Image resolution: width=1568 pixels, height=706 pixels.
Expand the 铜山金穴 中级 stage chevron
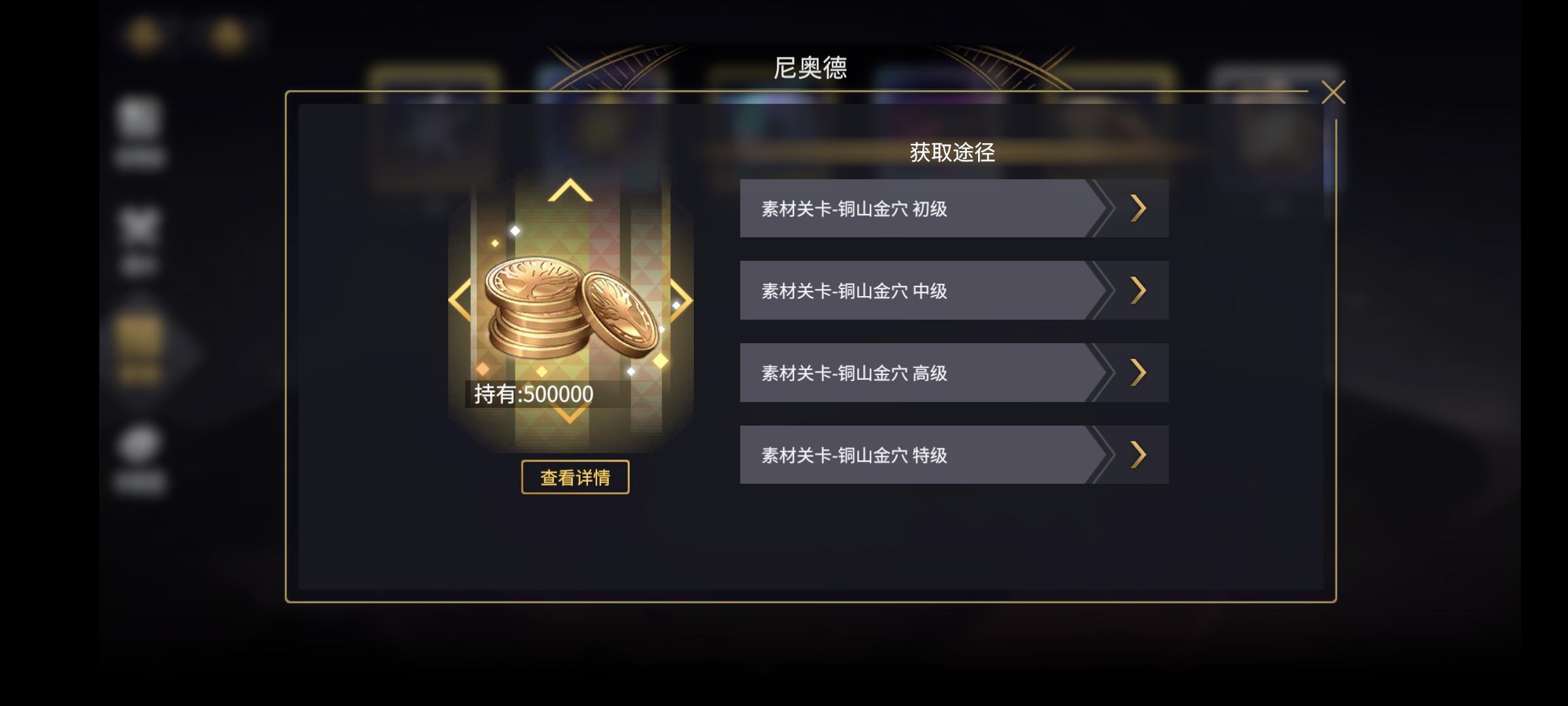[1138, 290]
